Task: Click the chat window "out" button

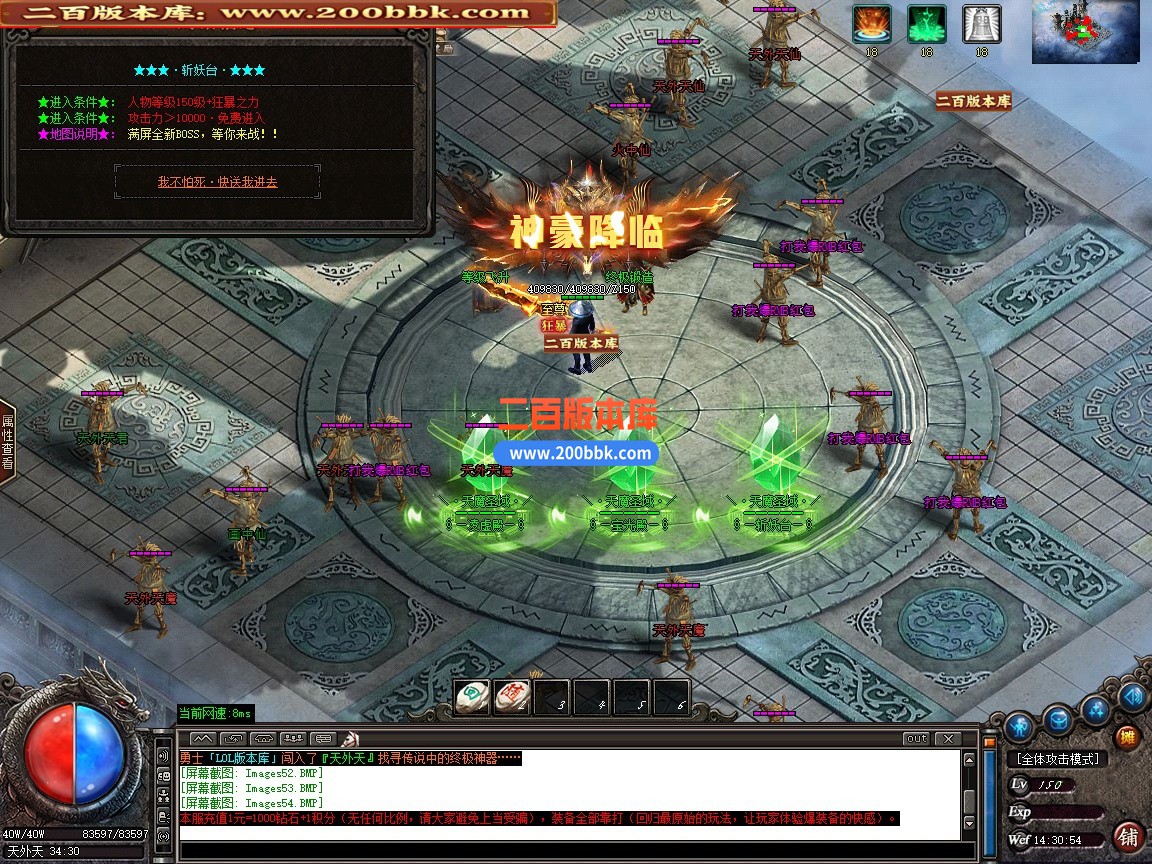Action: tap(915, 739)
